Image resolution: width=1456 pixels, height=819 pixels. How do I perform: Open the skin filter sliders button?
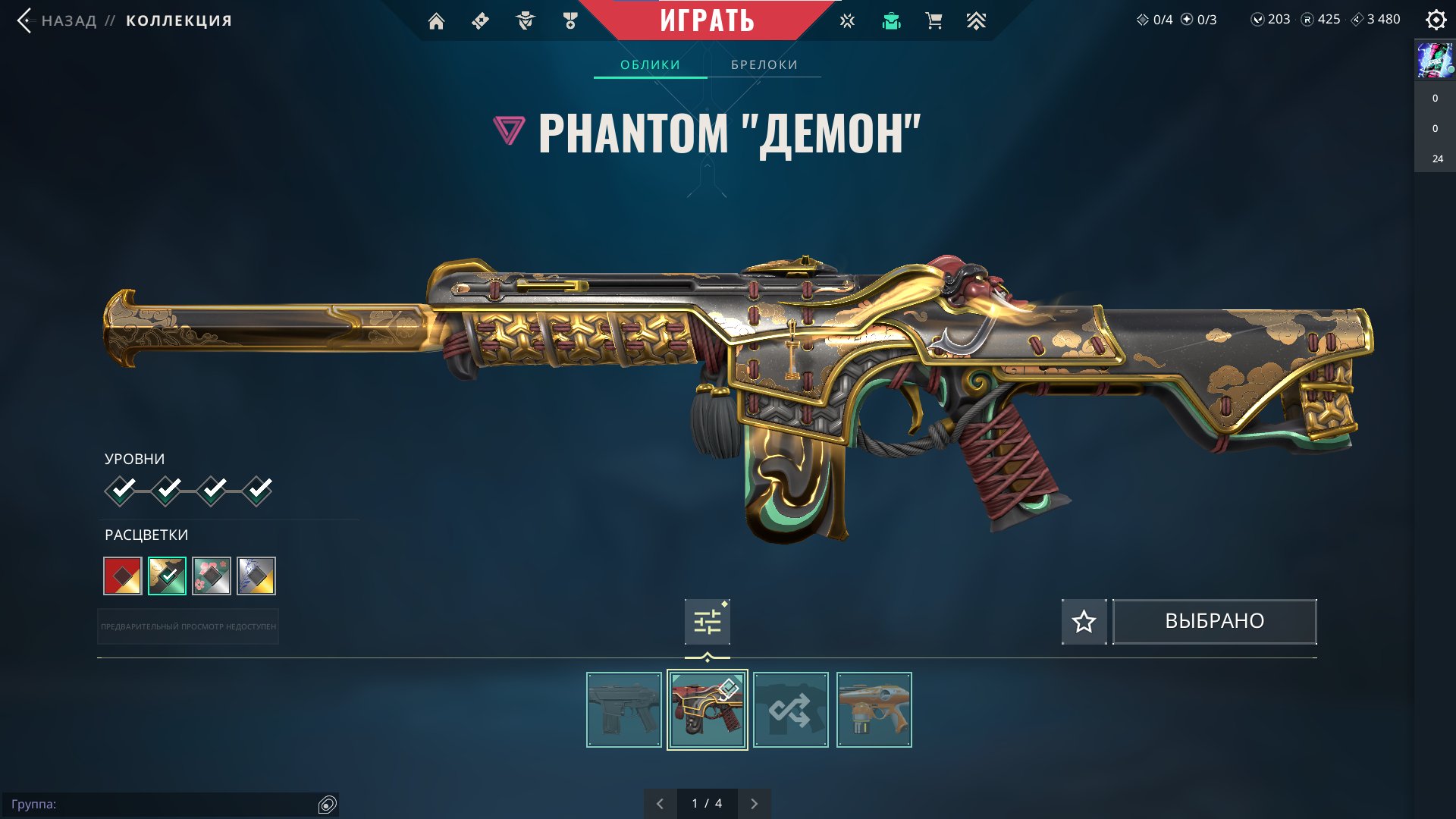coord(707,622)
